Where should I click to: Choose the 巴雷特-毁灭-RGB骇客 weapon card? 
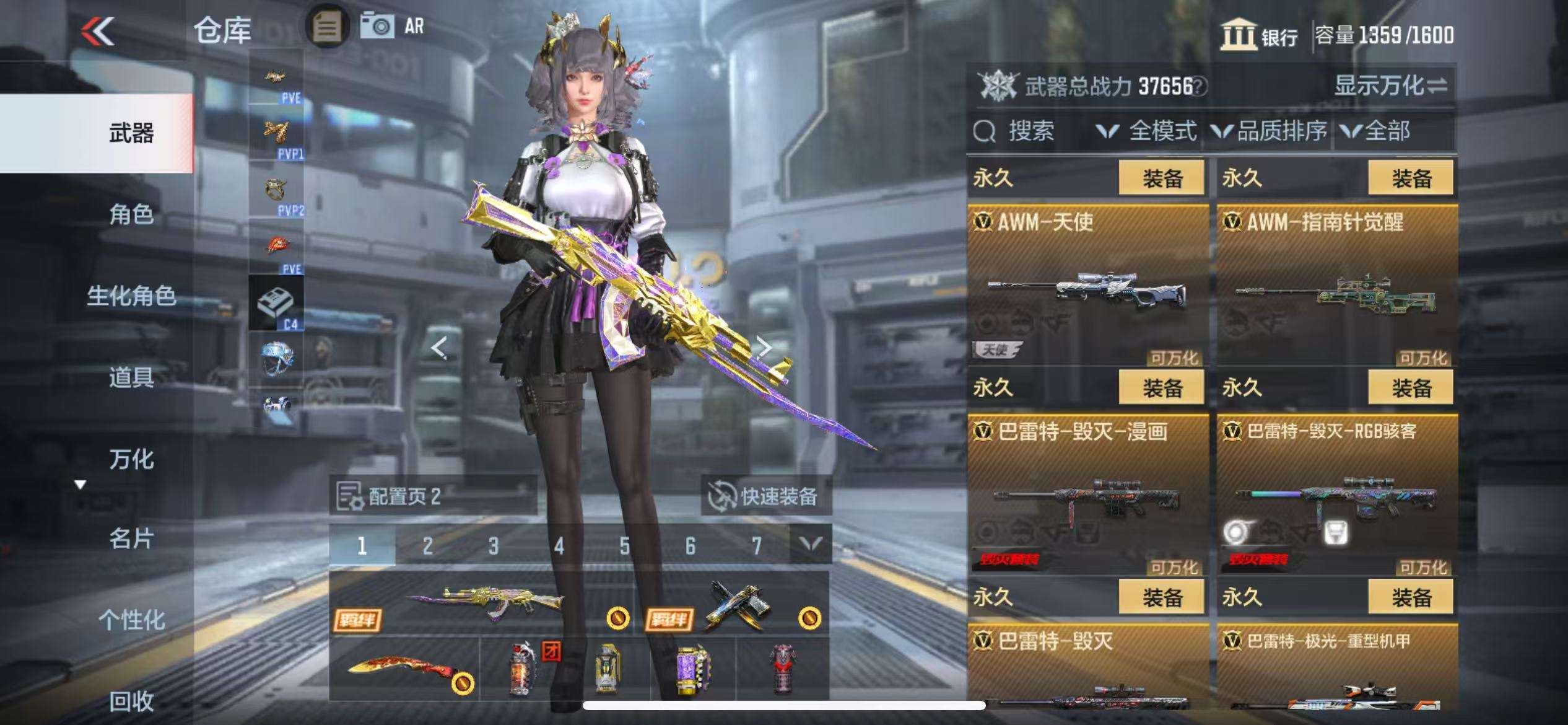click(x=1337, y=494)
